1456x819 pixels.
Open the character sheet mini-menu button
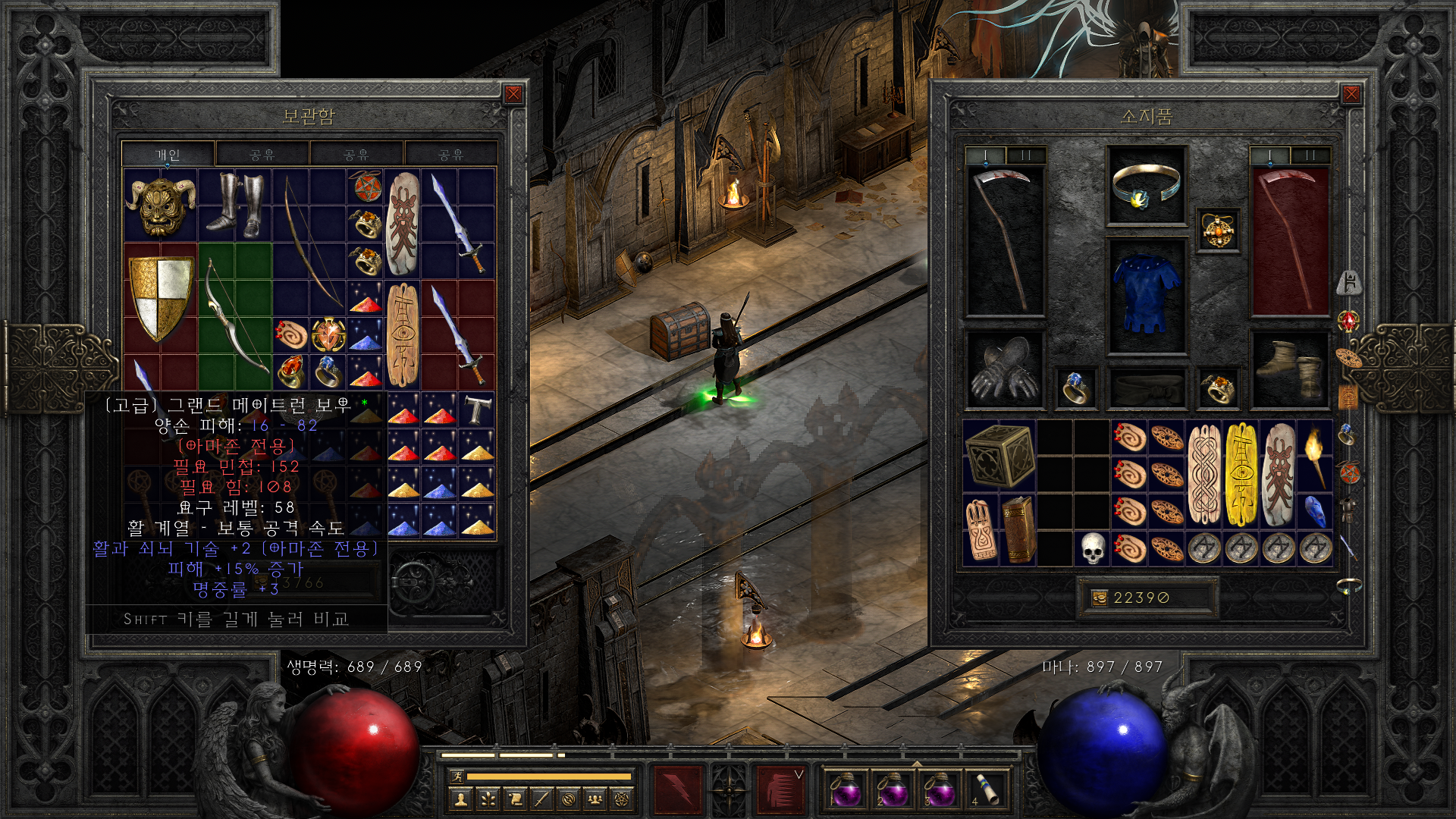(460, 799)
